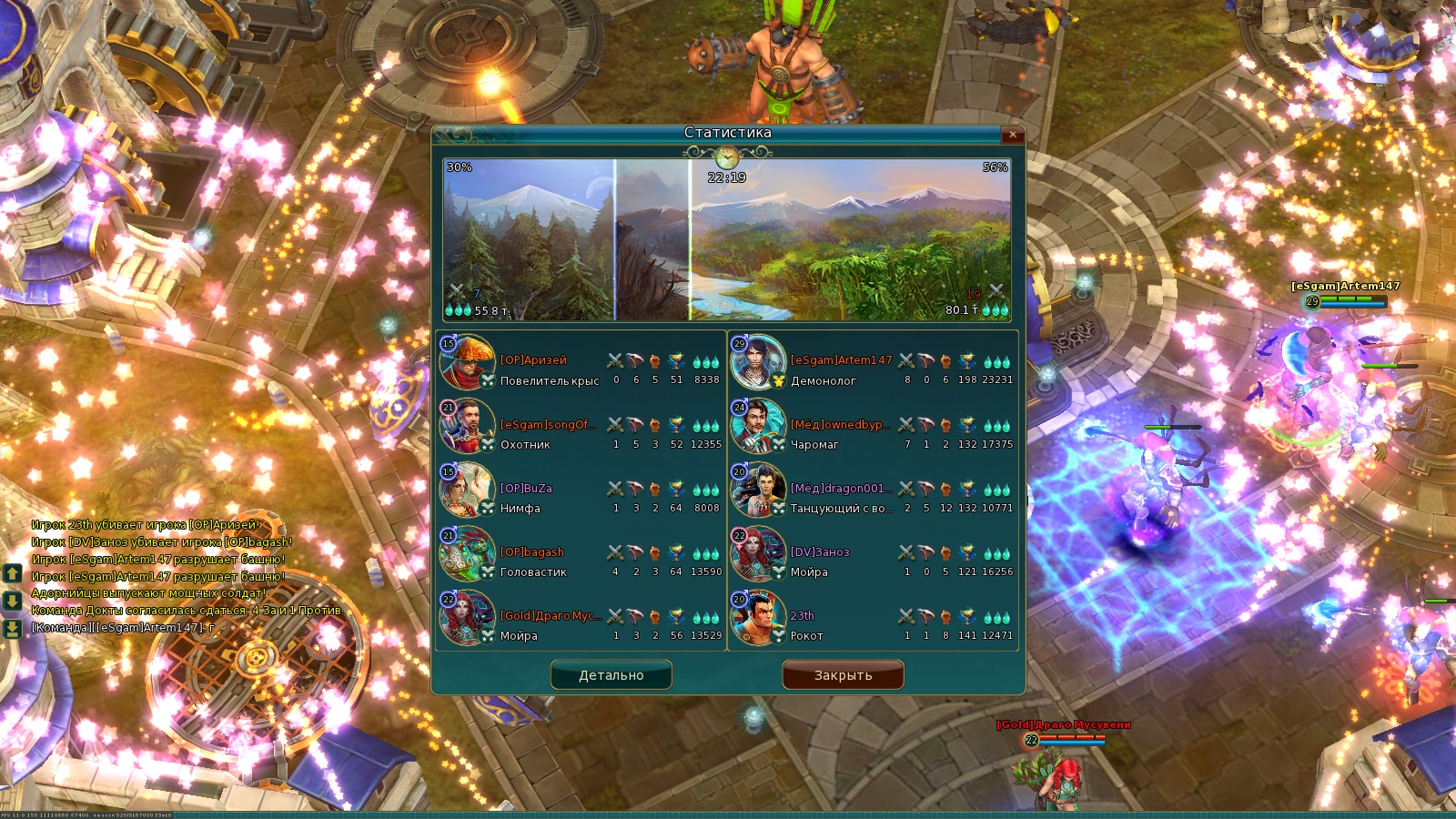Close the Статистика window with the X
The image size is (1456, 819).
pyautogui.click(x=1012, y=135)
